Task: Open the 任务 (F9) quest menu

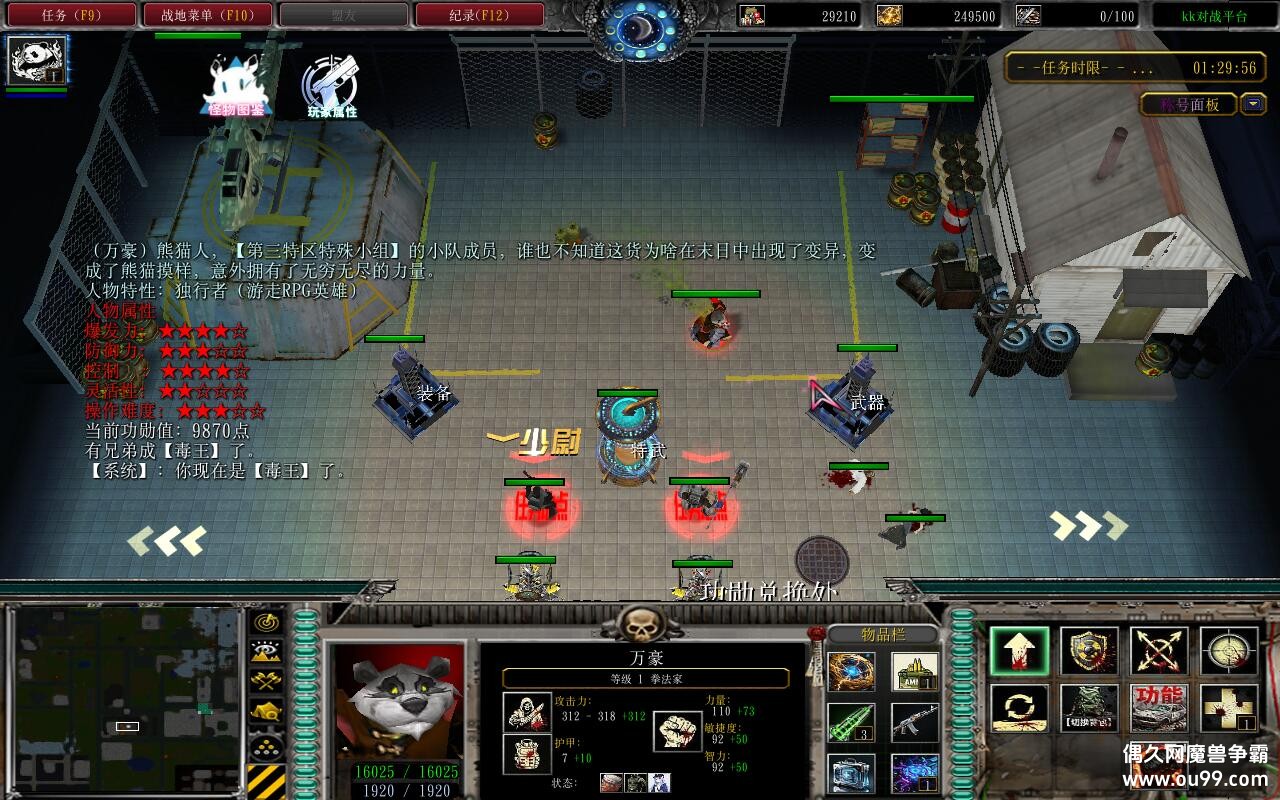Action: pyautogui.click(x=71, y=15)
